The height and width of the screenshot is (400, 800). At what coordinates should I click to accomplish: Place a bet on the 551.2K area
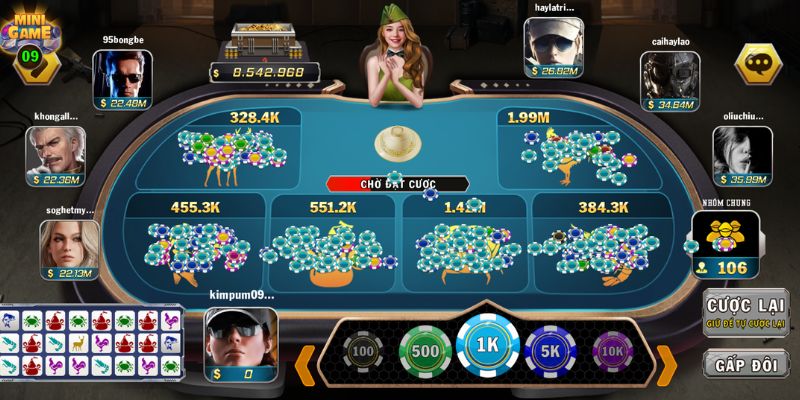333,242
